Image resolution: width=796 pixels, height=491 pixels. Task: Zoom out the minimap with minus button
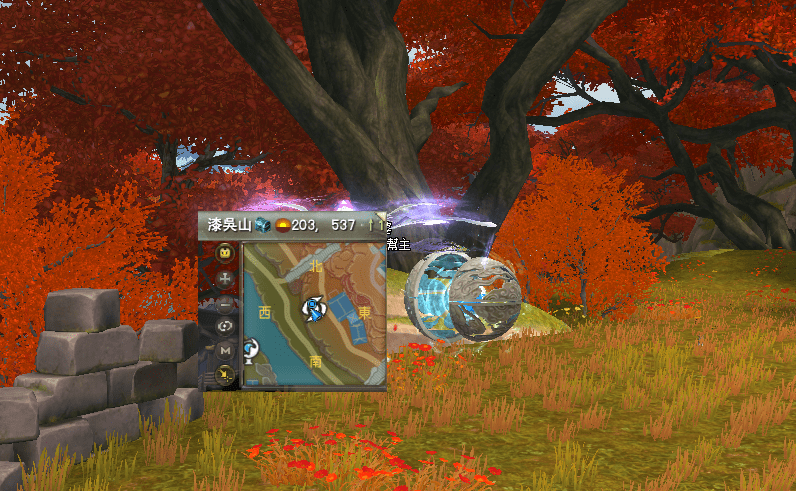coord(226,302)
